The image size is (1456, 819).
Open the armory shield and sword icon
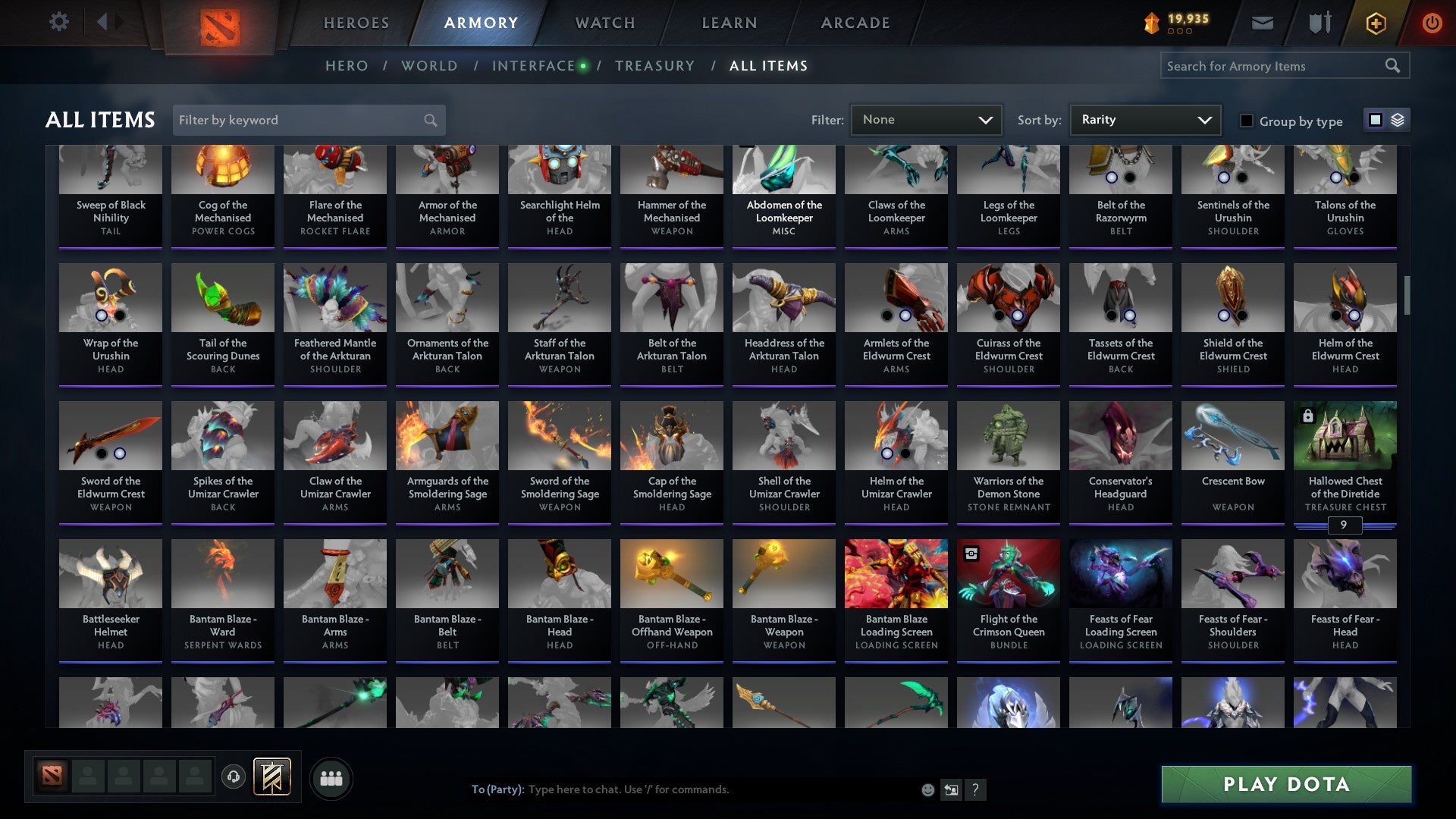(x=1319, y=23)
